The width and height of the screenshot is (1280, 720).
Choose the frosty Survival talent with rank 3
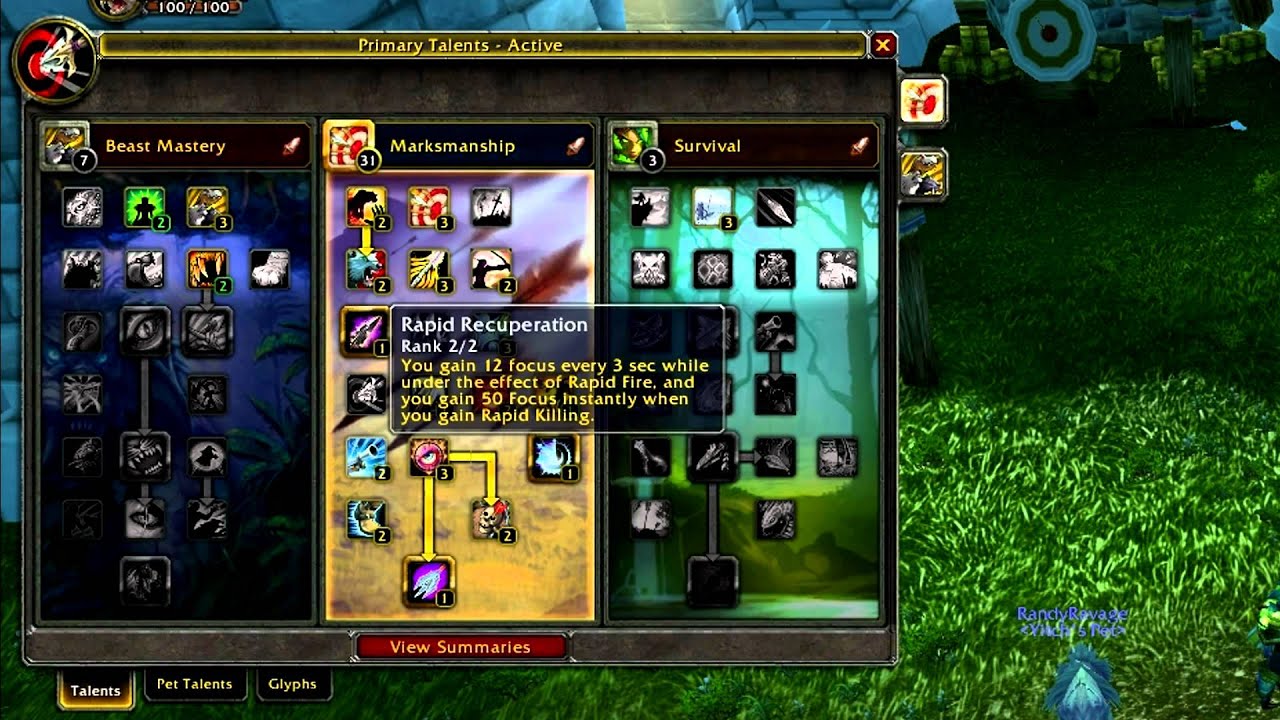click(x=713, y=207)
